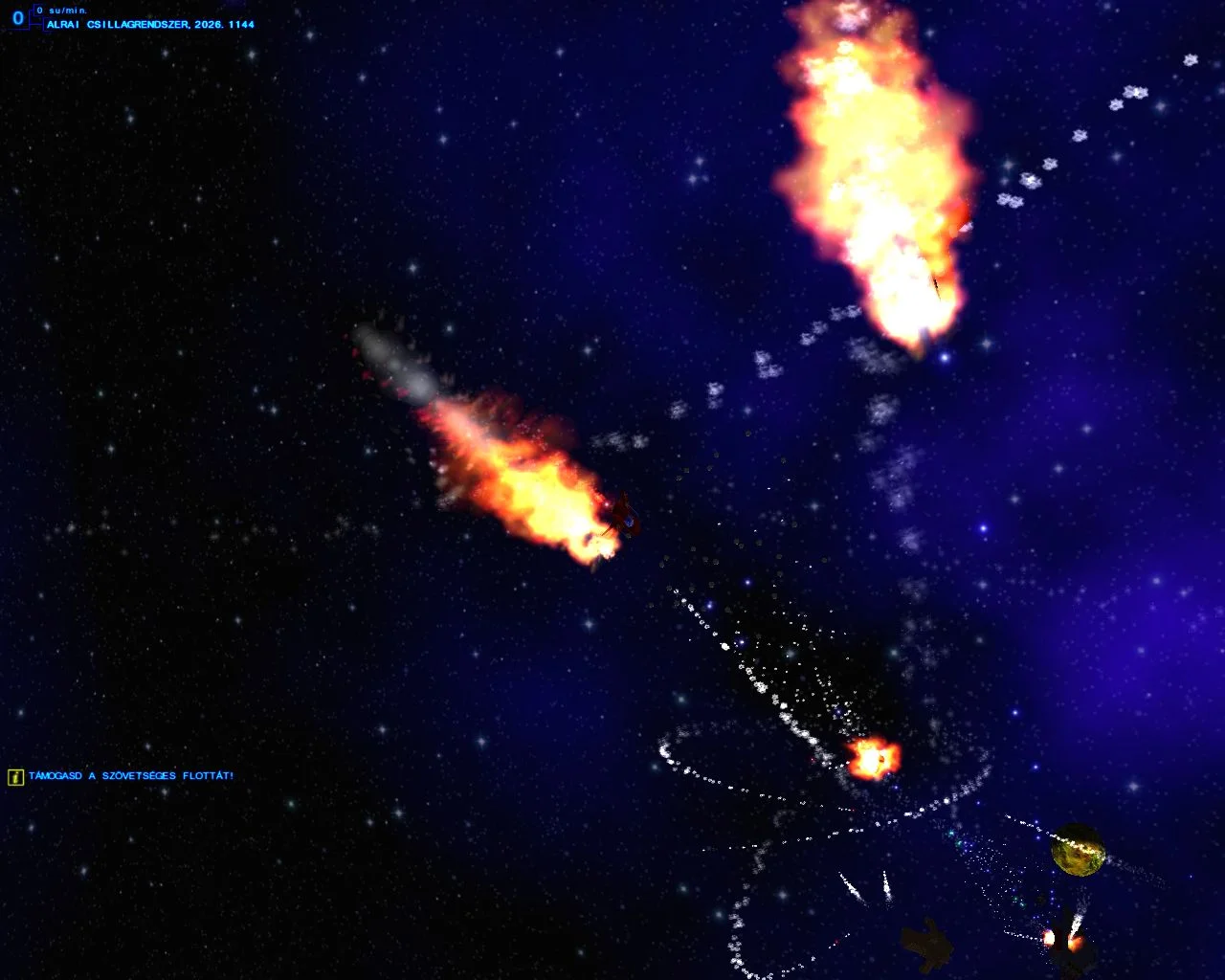The image size is (1225, 980).
Task: Open the objective "TÁMOGASD A SZÖVETSÉGES FLOTTÁT!"
Action: [x=129, y=778]
